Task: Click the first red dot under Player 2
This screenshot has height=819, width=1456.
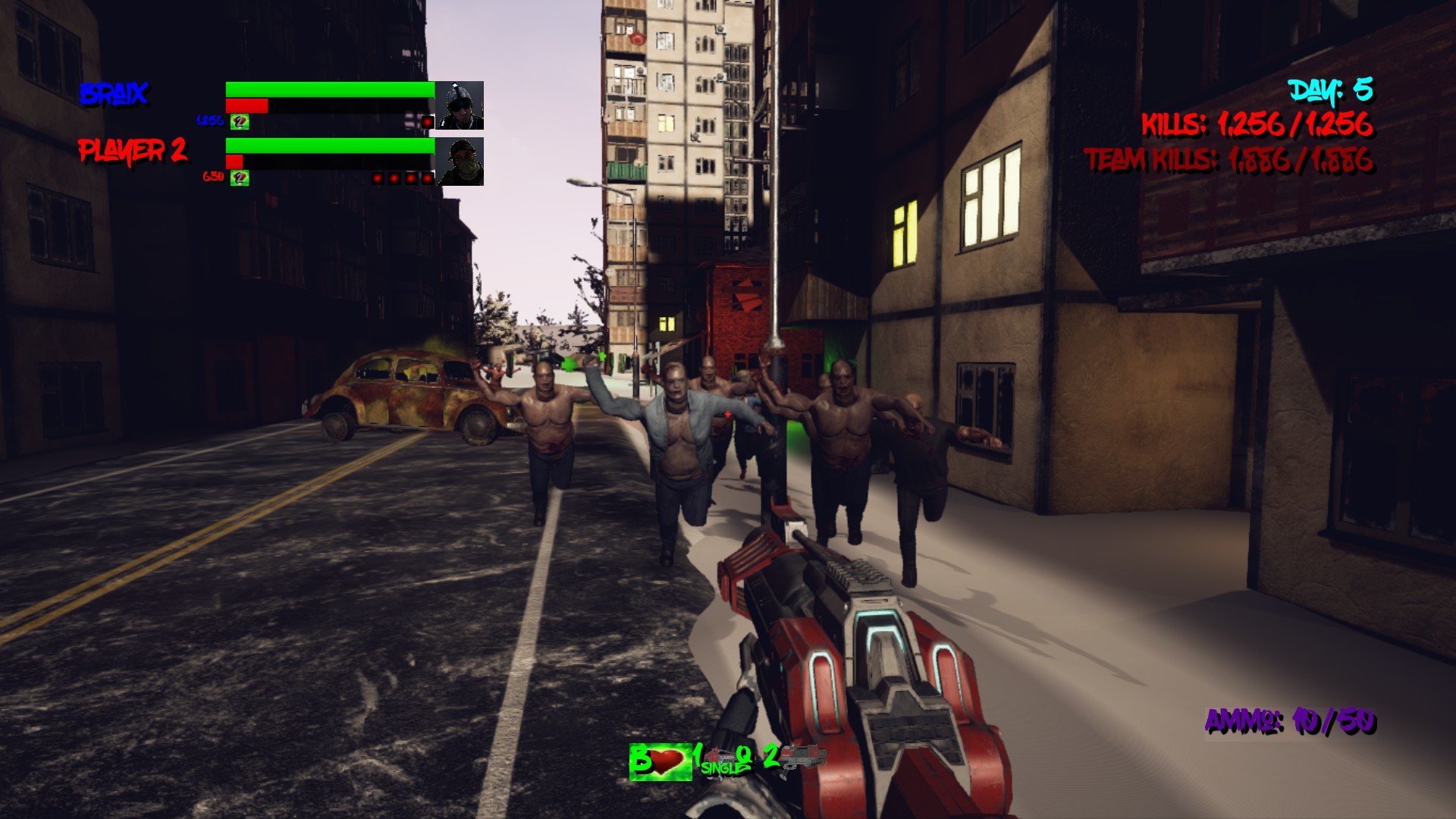Action: 378,177
